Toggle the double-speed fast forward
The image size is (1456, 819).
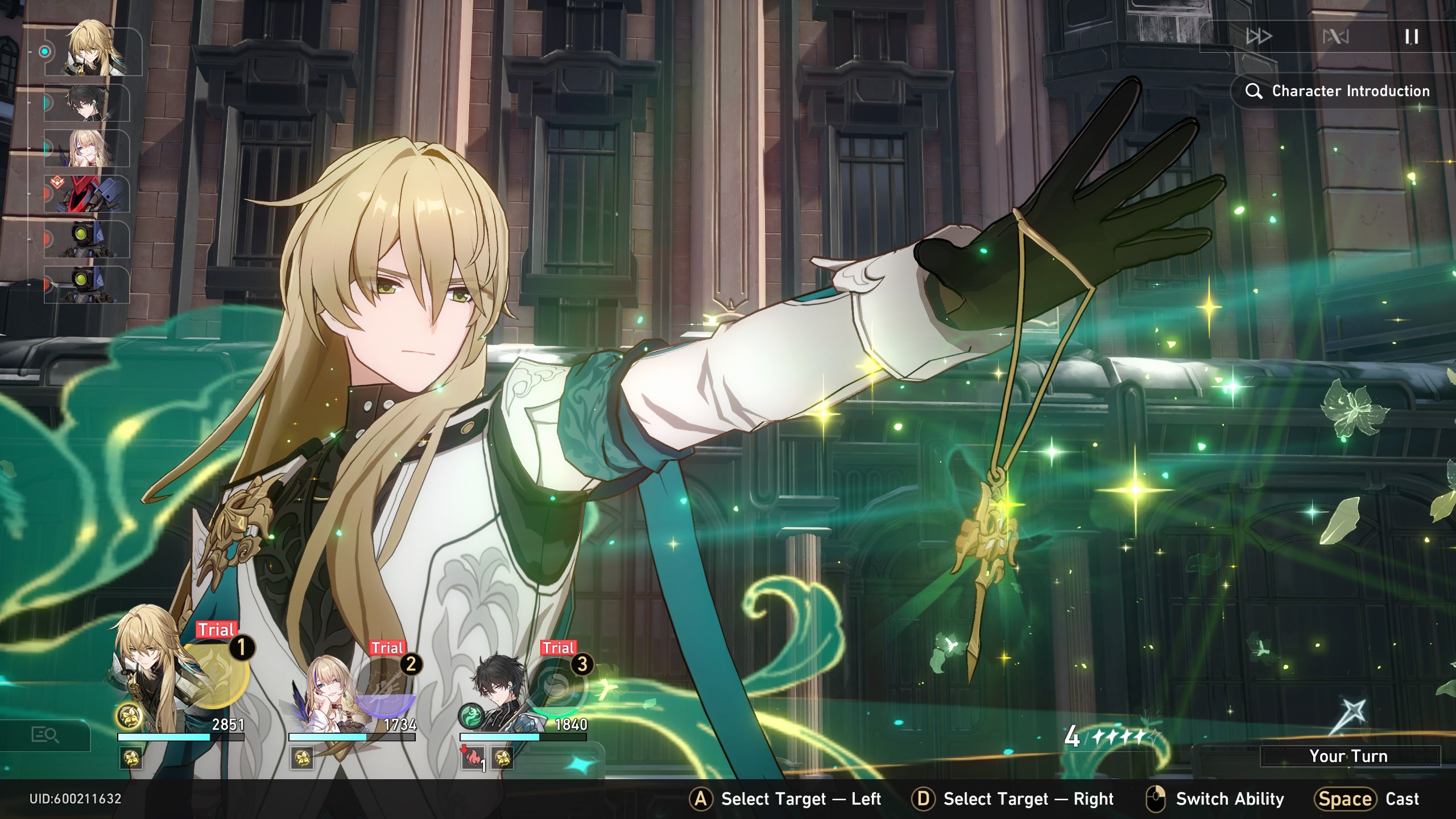click(x=1259, y=37)
